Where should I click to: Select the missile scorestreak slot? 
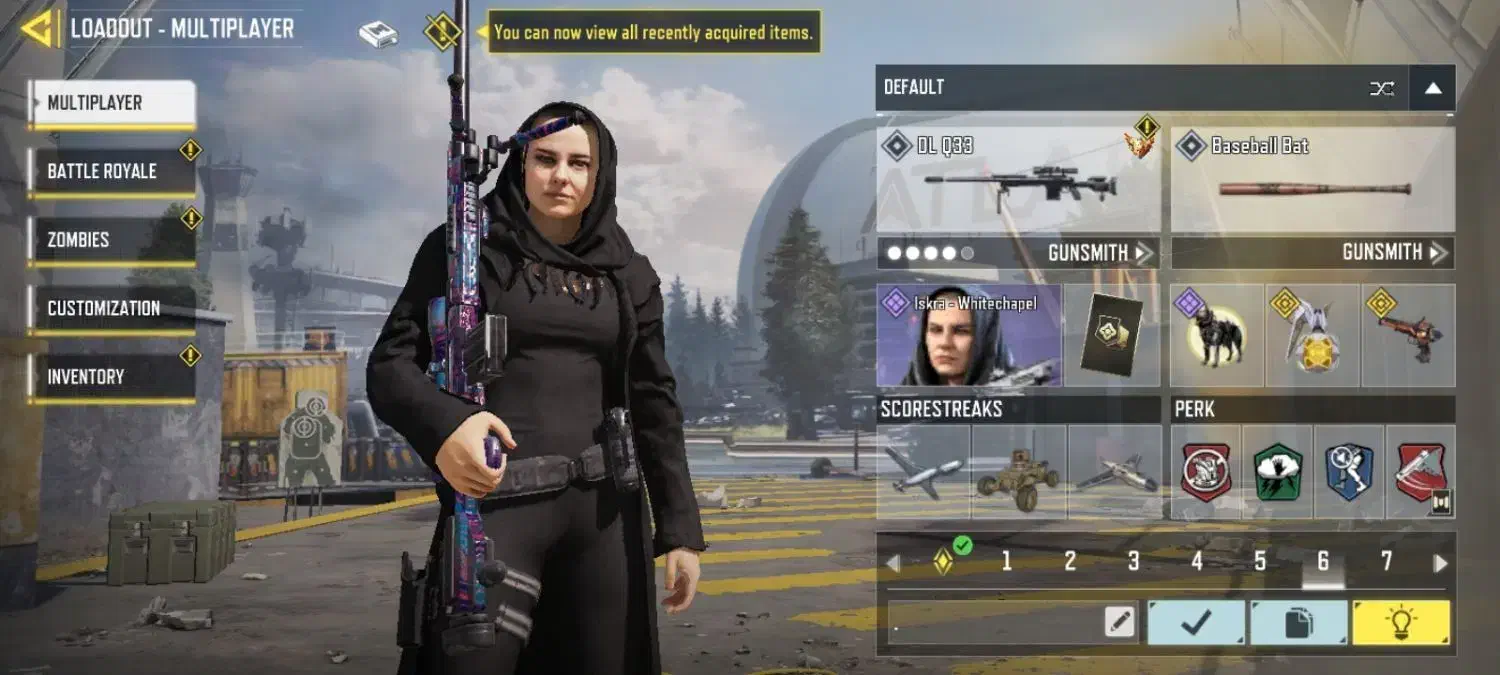[923, 472]
